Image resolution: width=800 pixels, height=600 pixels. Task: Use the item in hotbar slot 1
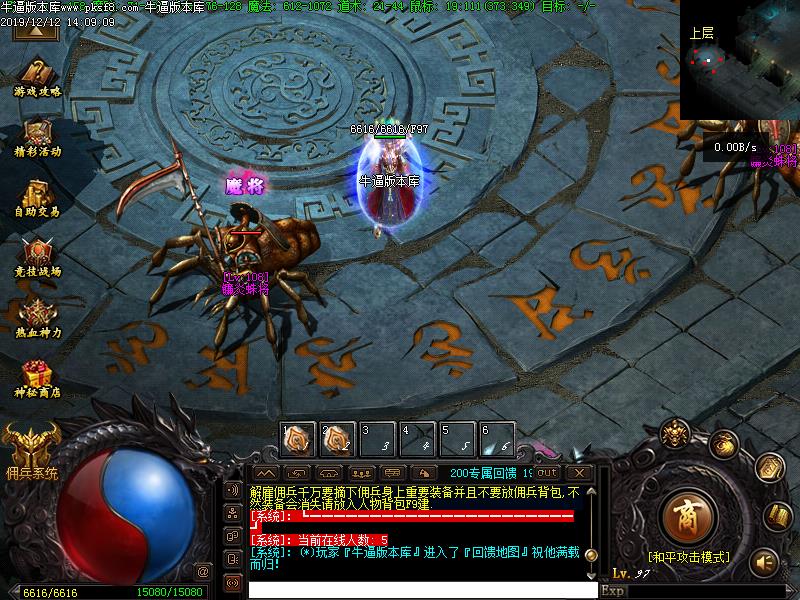[x=298, y=438]
